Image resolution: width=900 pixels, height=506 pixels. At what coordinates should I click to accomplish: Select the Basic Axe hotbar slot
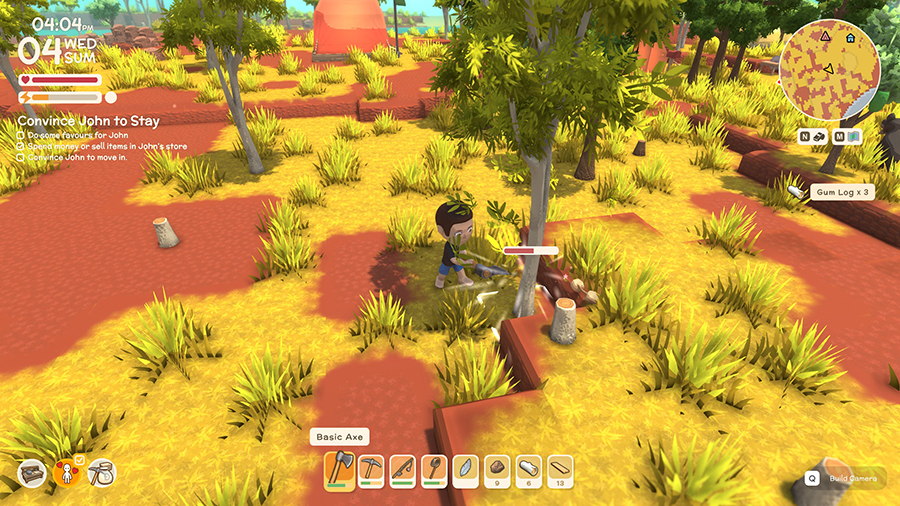pyautogui.click(x=339, y=470)
